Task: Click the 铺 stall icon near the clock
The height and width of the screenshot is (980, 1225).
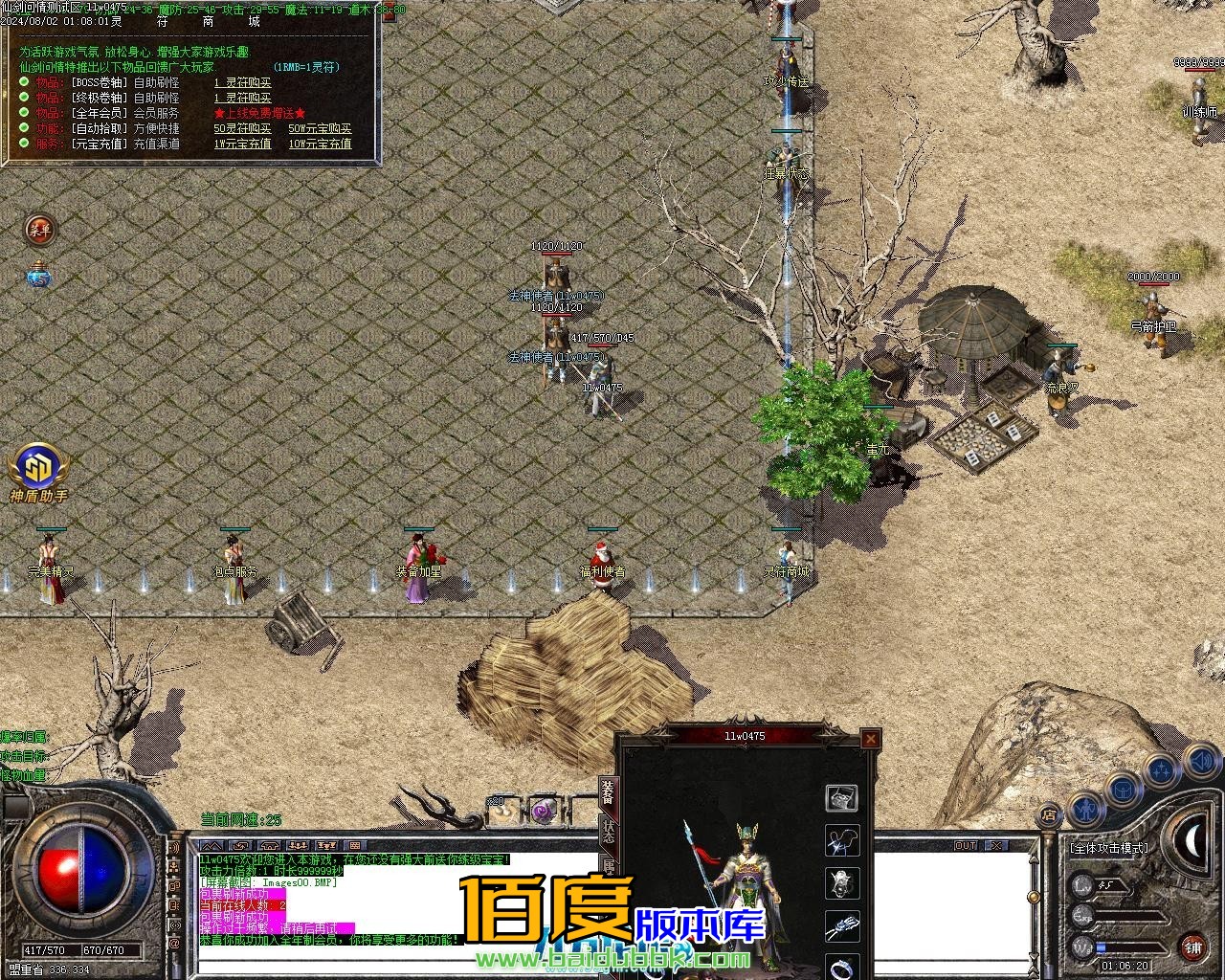Action: click(x=1194, y=947)
